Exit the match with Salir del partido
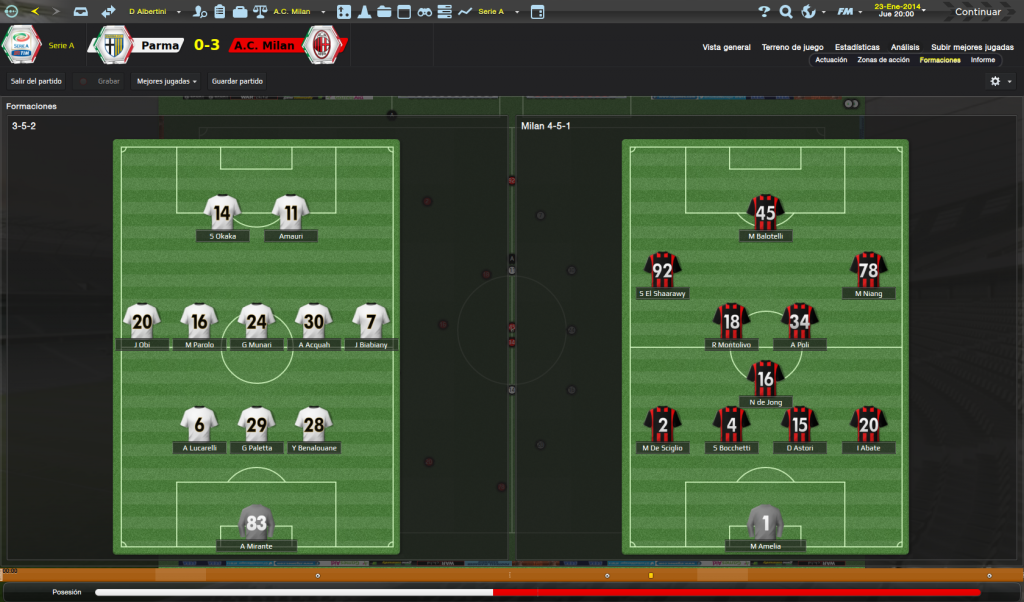Viewport: 1024px width, 602px height. click(x=37, y=81)
